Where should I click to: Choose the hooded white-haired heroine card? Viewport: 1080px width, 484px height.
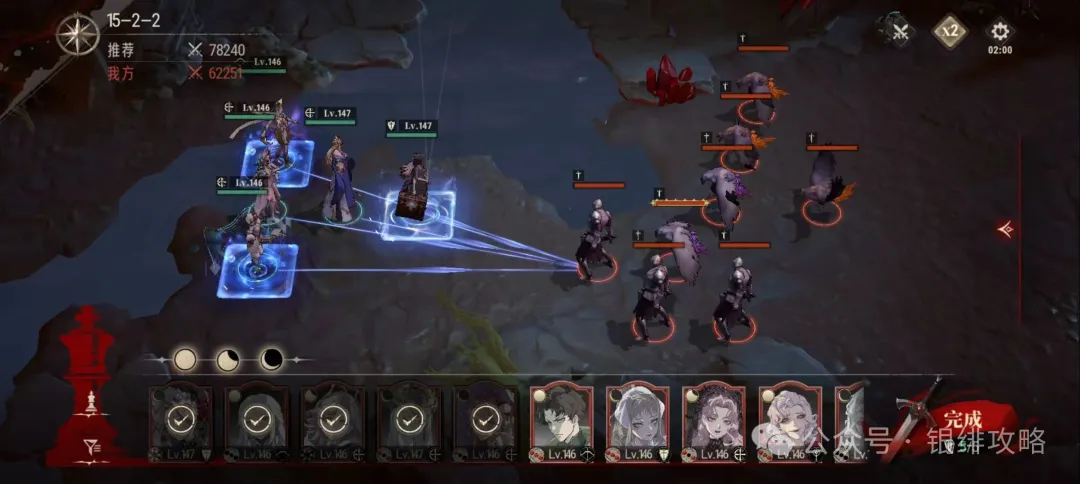pyautogui.click(x=638, y=420)
